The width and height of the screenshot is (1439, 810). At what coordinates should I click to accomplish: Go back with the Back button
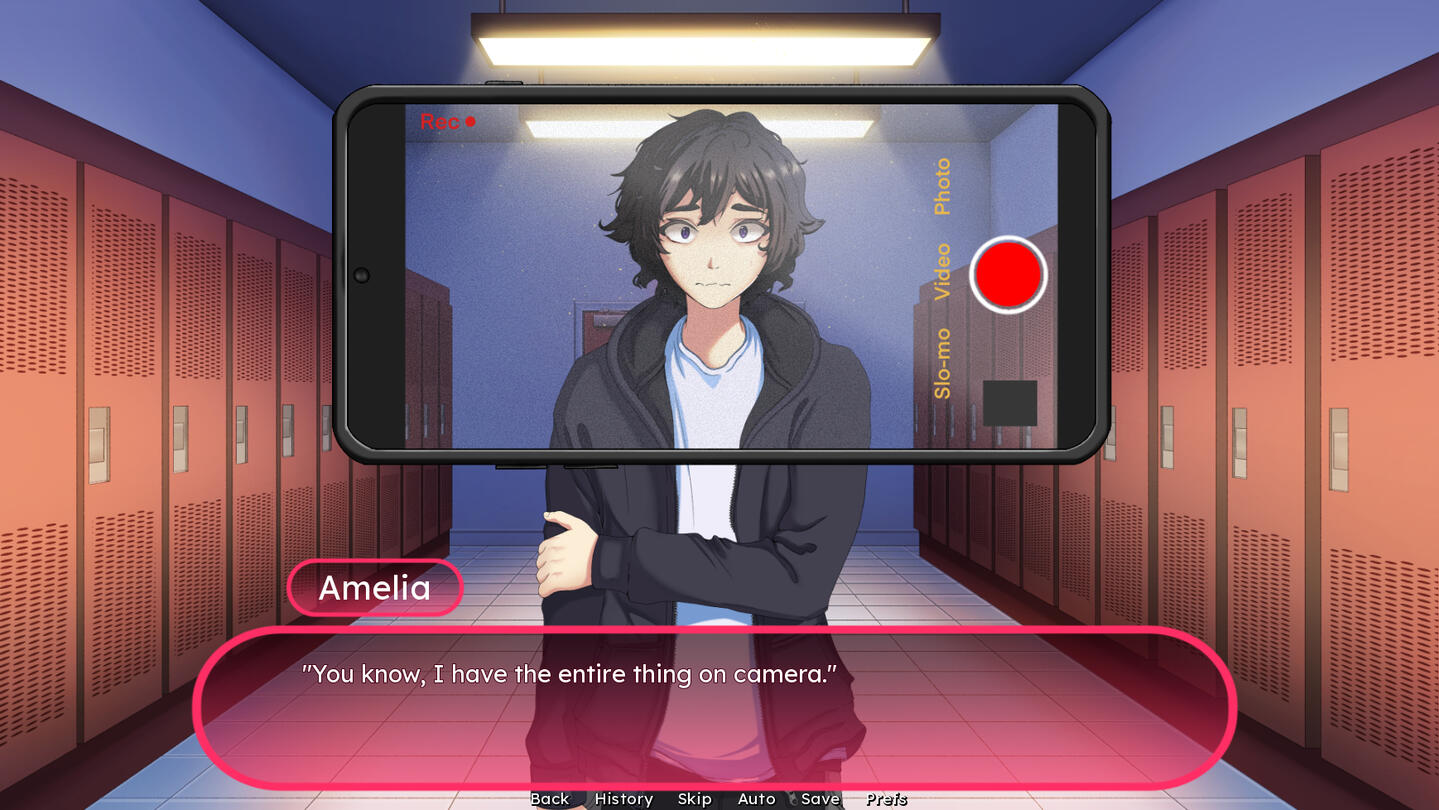point(549,798)
